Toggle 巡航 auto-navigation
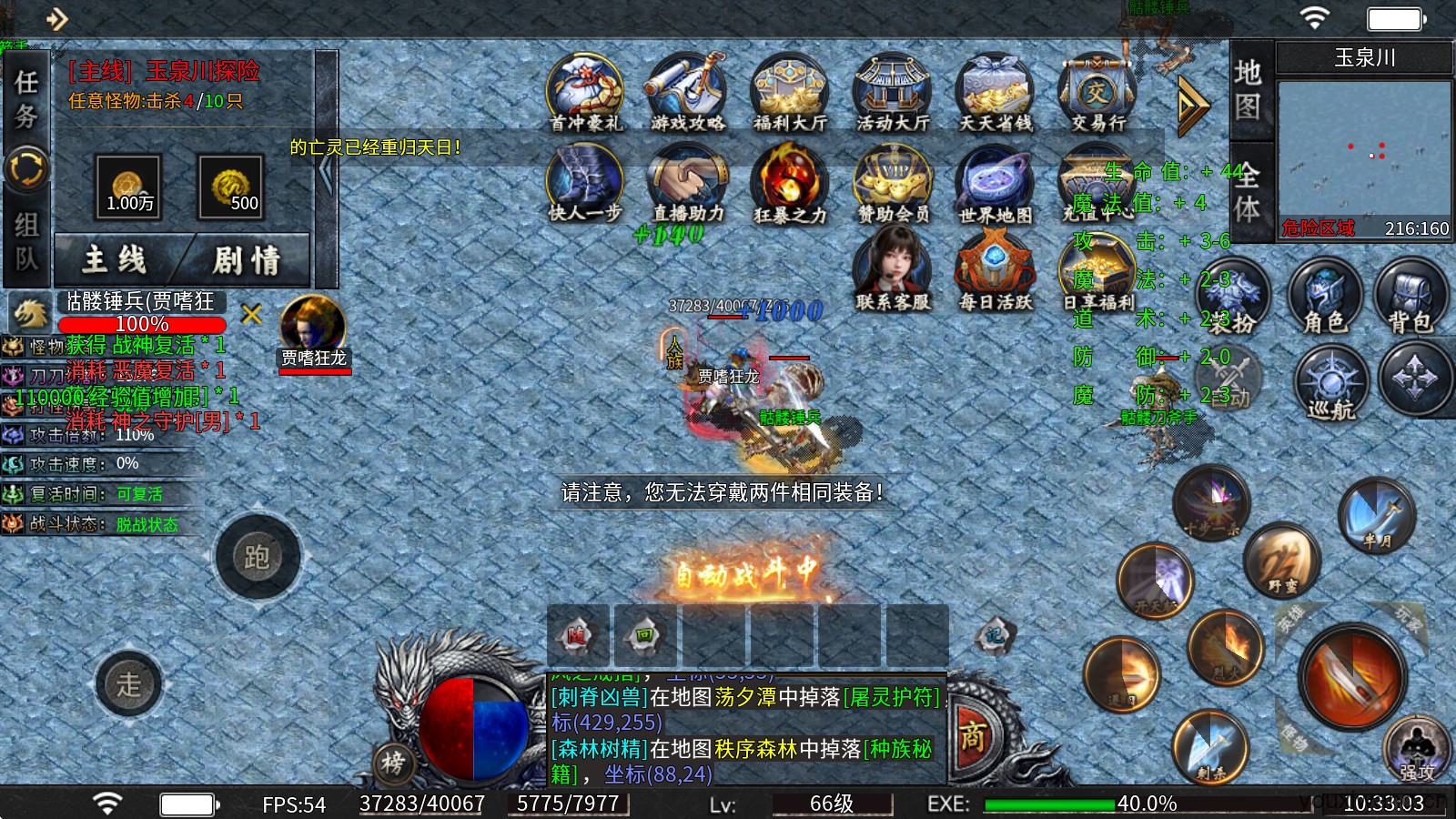 [1330, 383]
